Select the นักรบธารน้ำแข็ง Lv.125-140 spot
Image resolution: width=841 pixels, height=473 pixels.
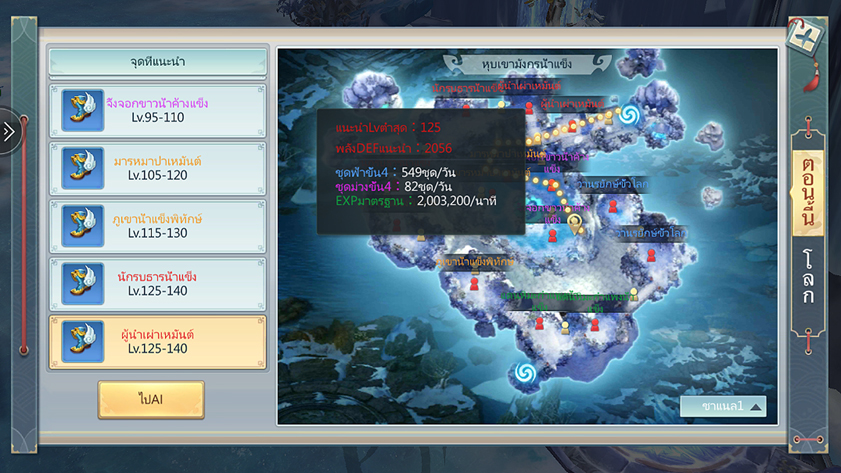(x=157, y=283)
